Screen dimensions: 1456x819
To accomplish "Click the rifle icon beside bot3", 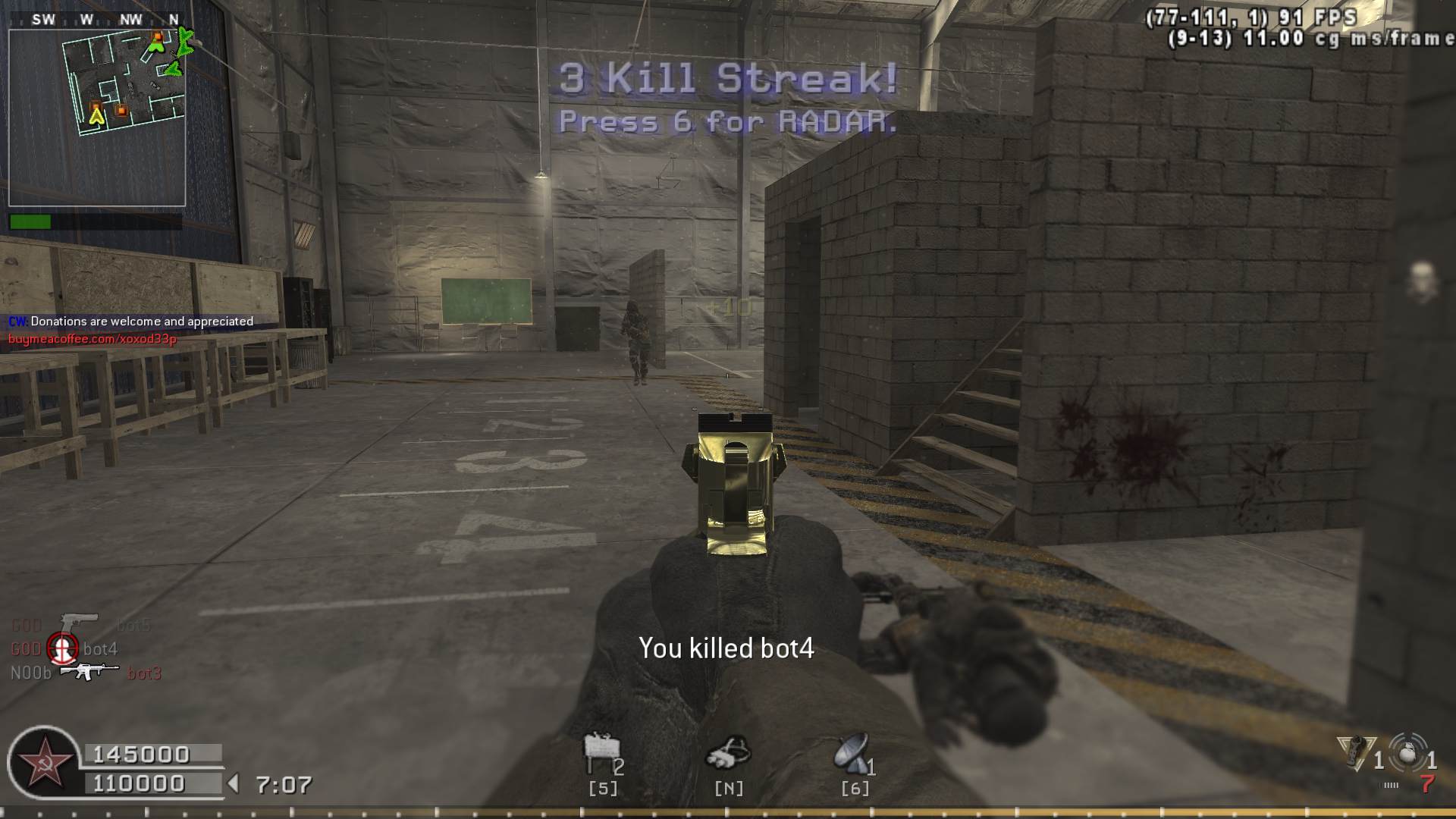I will coord(89,672).
